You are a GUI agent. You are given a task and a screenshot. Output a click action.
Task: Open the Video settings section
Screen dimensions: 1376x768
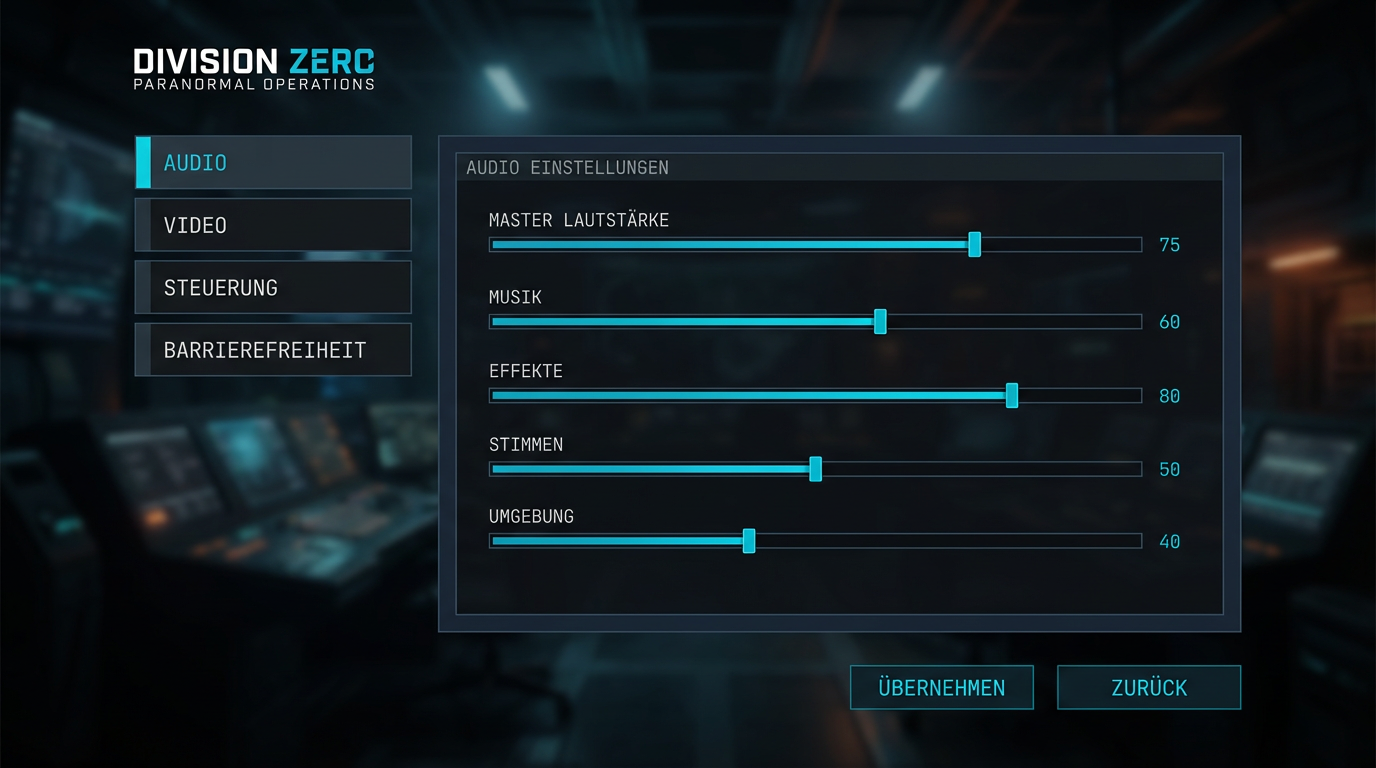[x=273, y=225]
